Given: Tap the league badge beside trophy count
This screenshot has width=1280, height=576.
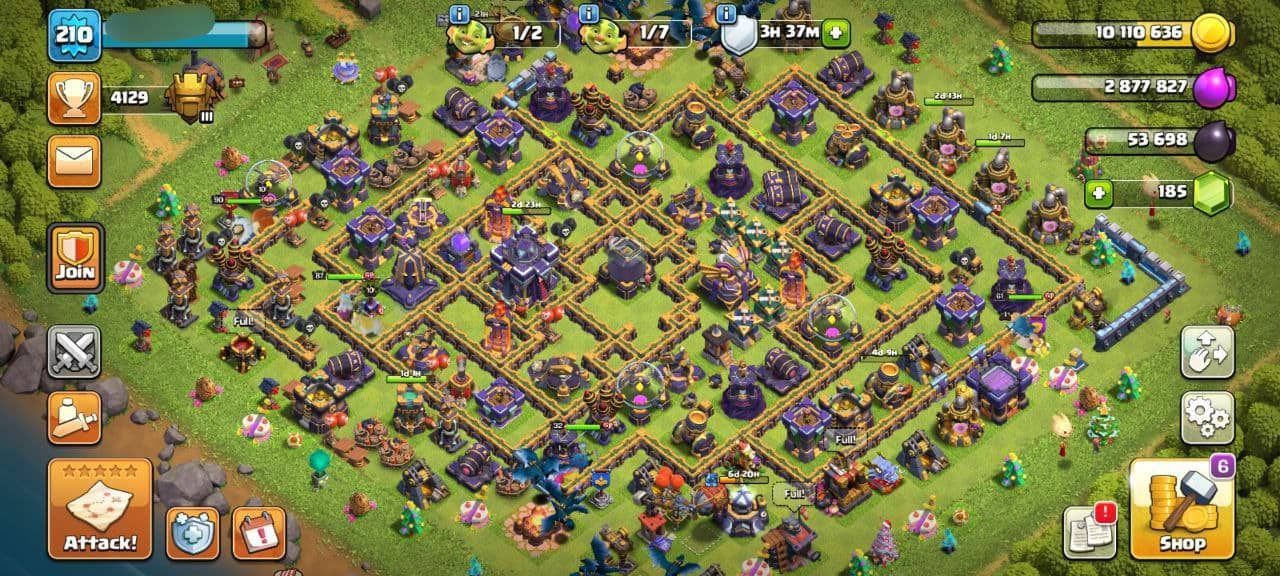Looking at the screenshot, I should tap(194, 98).
